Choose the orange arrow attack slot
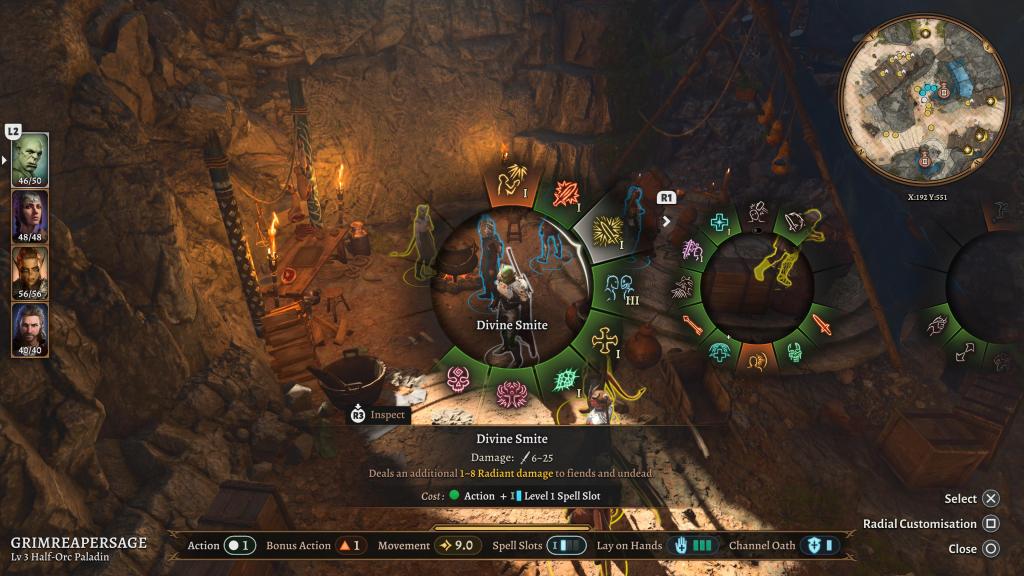This screenshot has height=576, width=1024. 692,323
